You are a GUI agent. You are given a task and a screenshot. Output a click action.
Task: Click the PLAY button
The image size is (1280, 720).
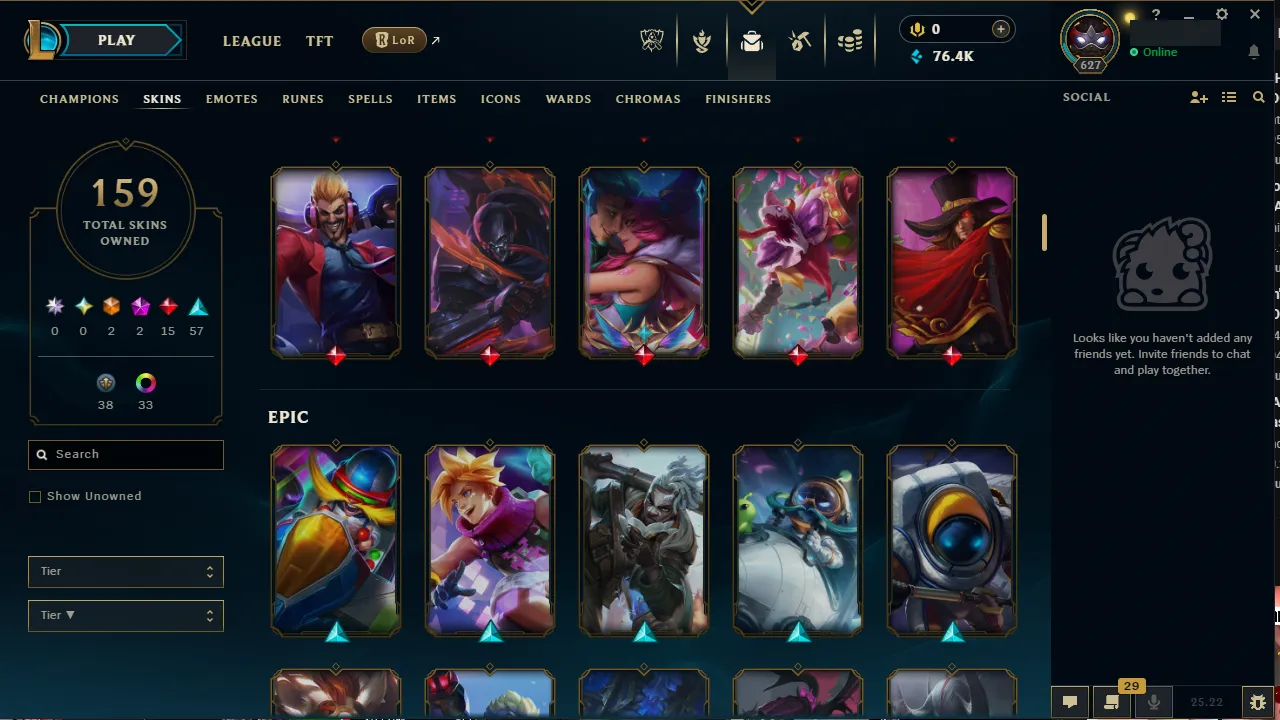pos(115,40)
